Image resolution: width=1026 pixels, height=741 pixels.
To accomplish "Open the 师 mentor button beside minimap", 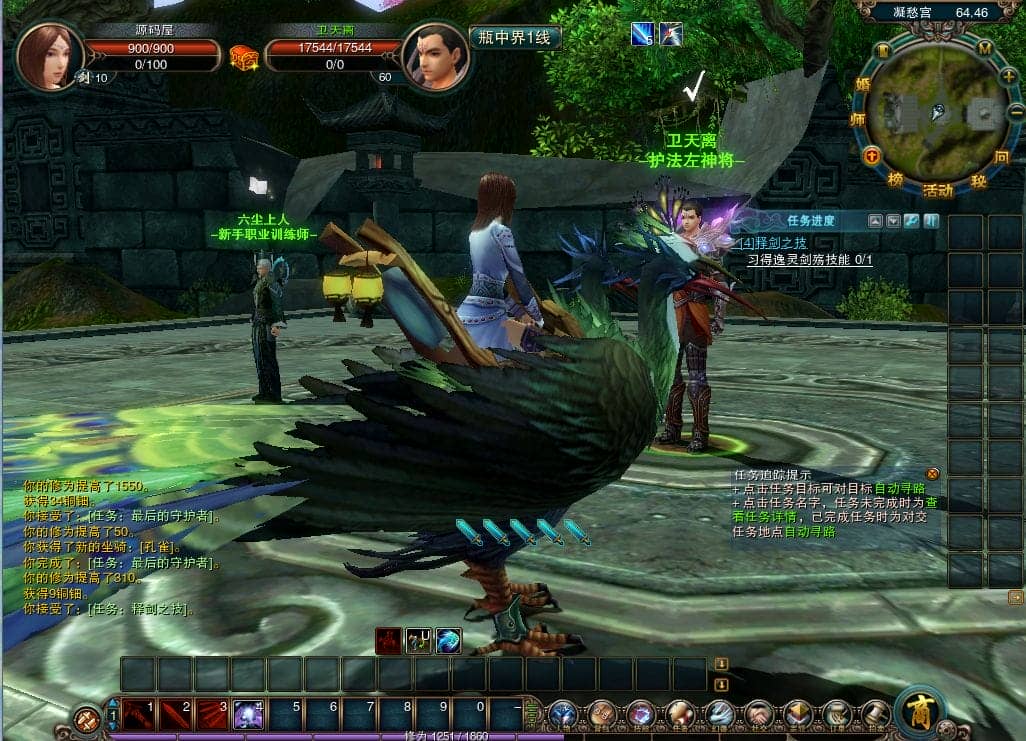I will [x=857, y=119].
